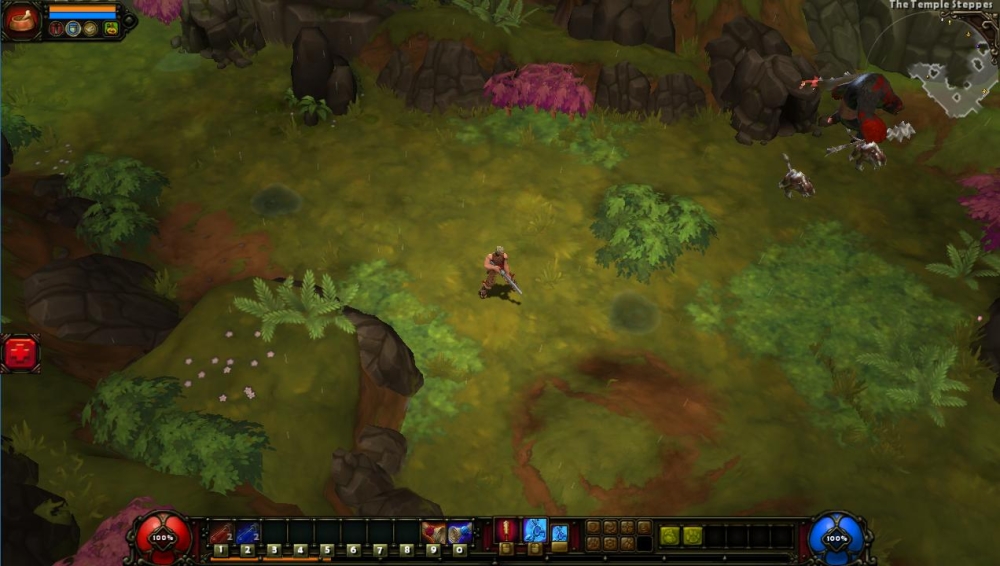Choose the red skill icon beside the hotbar
Viewport: 1000px width, 566px height.
tap(507, 530)
